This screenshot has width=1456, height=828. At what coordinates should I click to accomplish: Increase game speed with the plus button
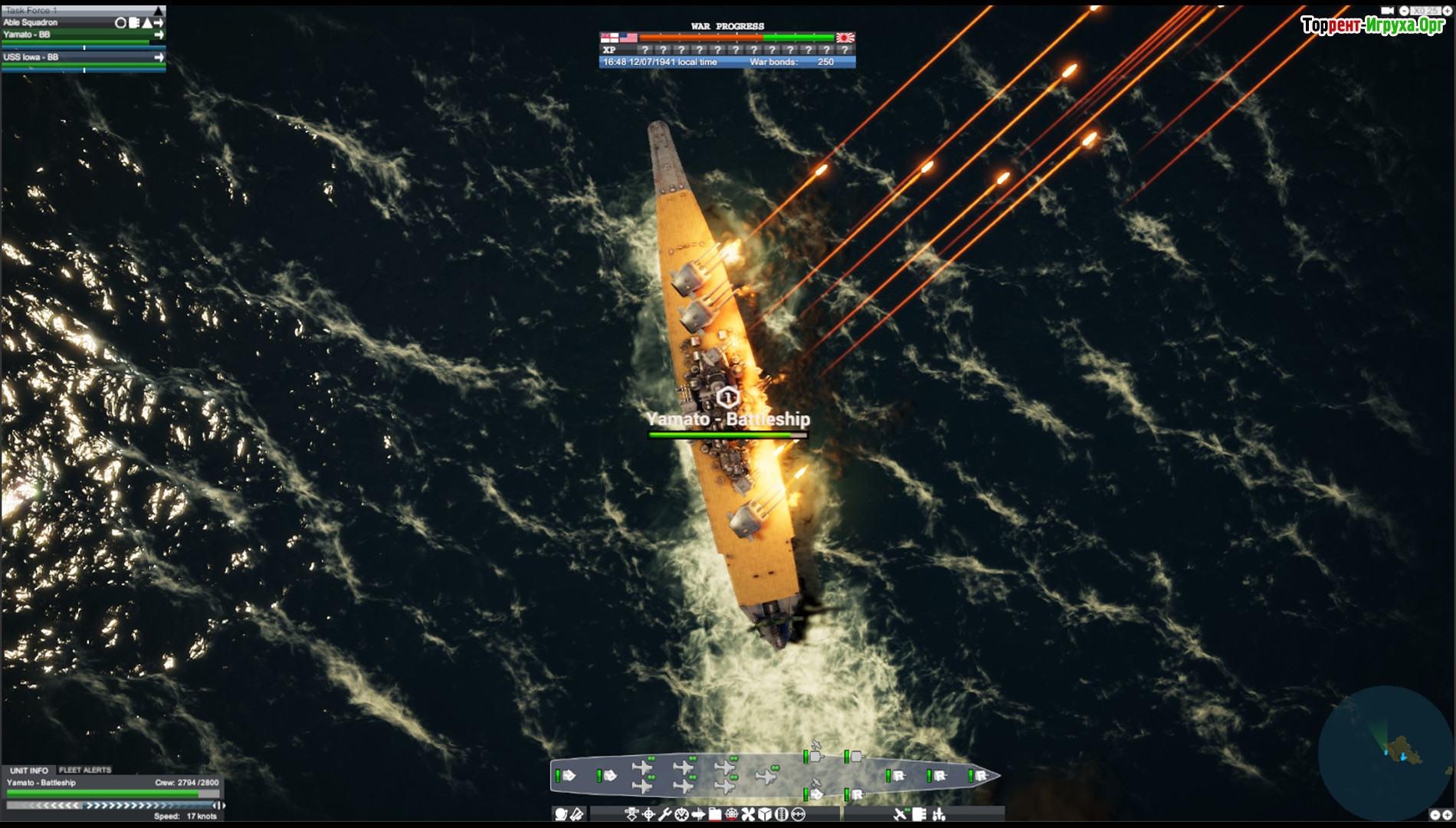coord(1447,11)
